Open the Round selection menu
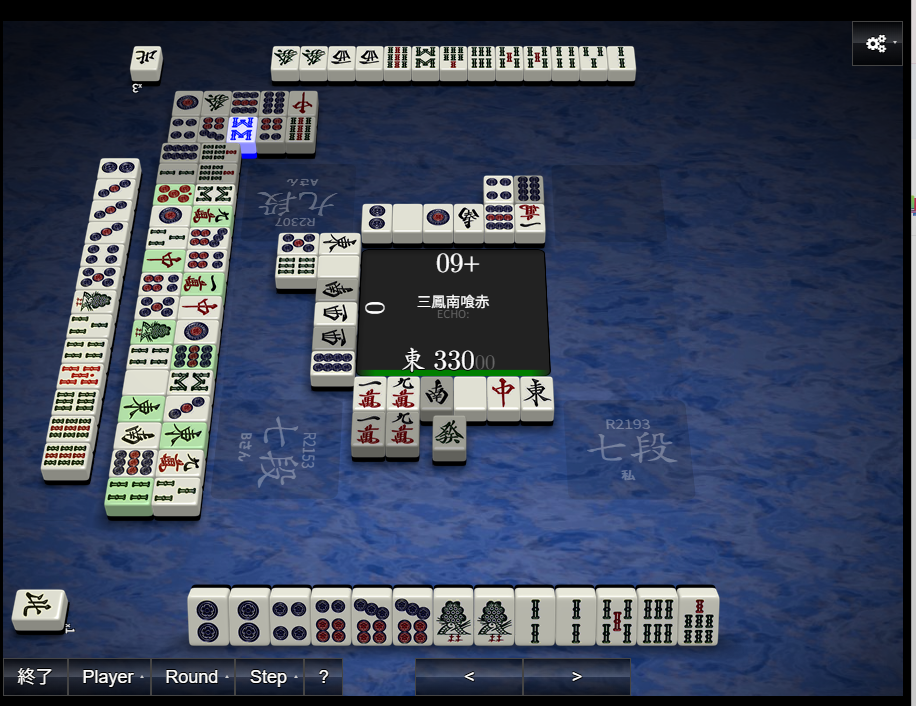The height and width of the screenshot is (706, 916). click(193, 677)
